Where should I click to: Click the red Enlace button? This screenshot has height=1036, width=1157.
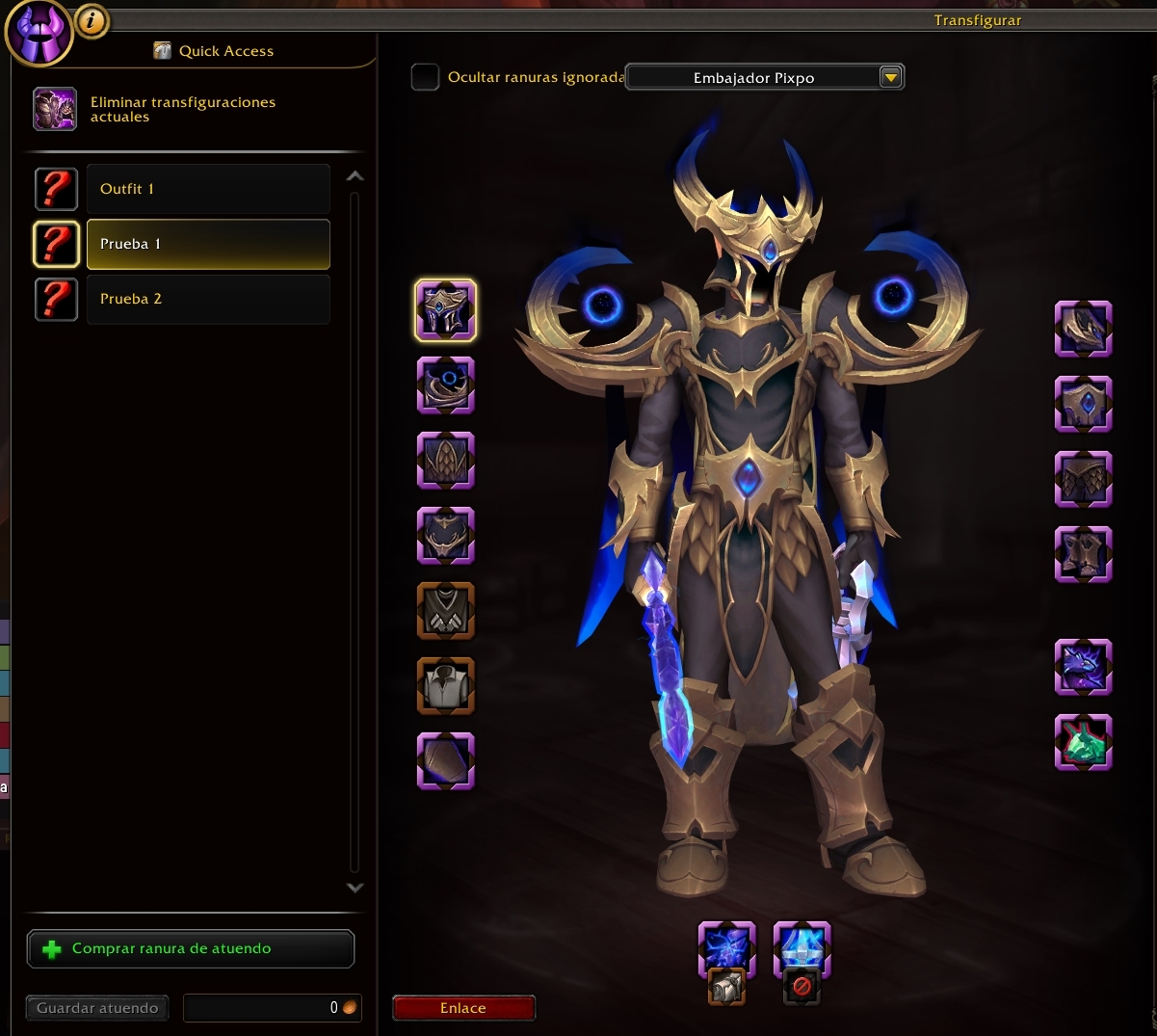pyautogui.click(x=463, y=1008)
